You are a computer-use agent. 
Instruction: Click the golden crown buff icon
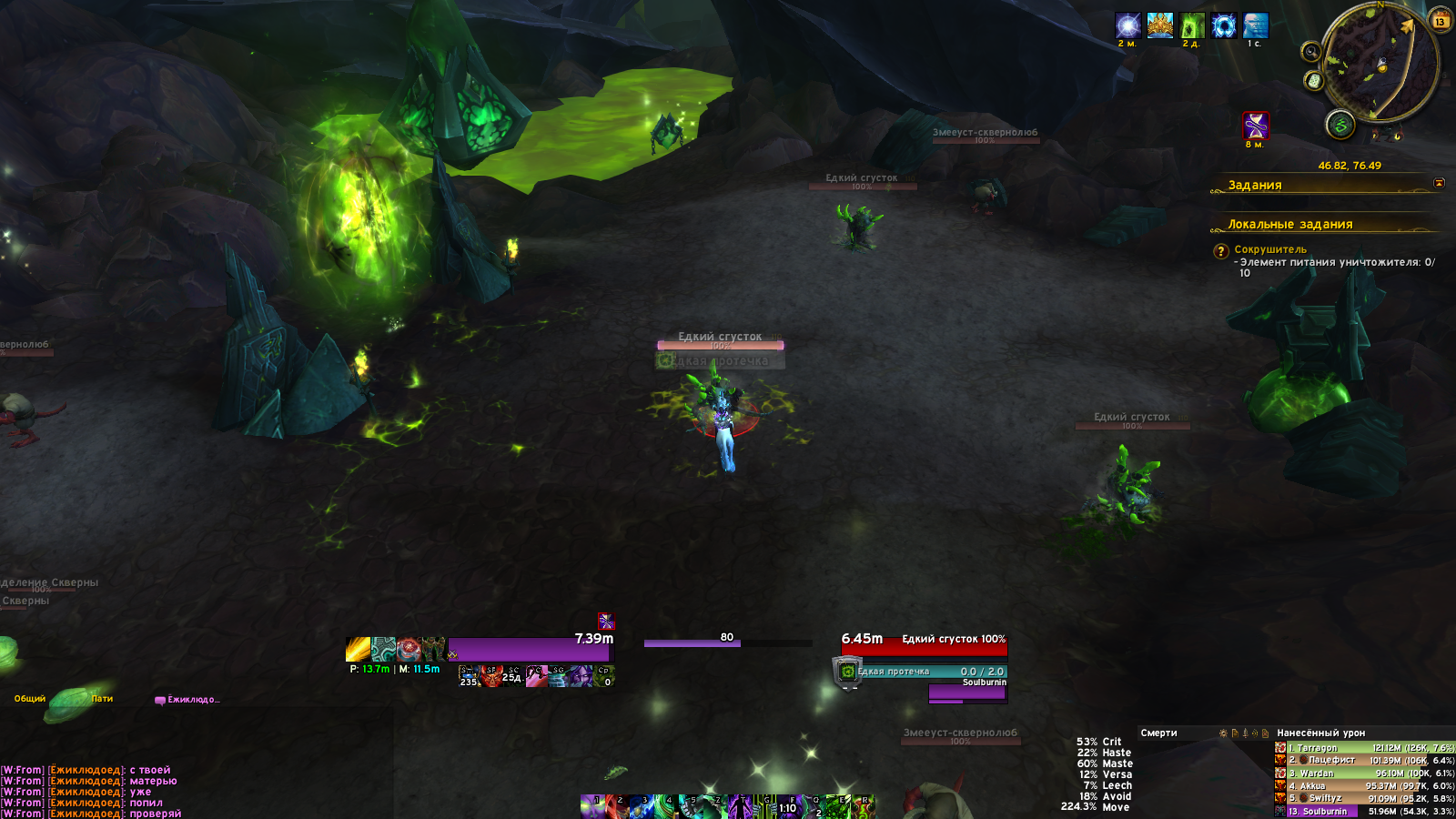(1159, 25)
